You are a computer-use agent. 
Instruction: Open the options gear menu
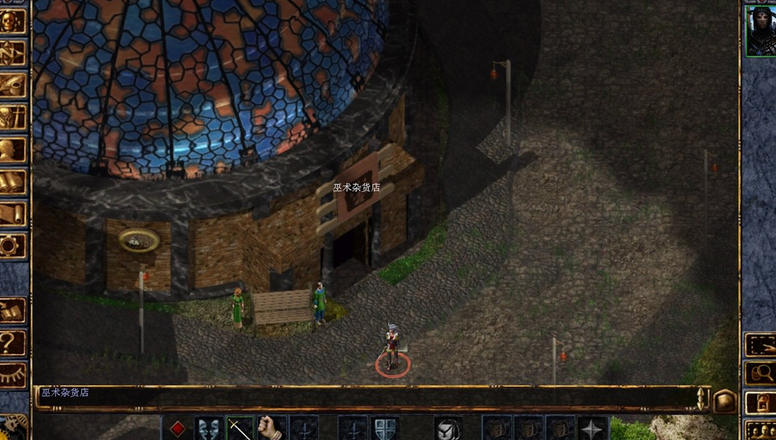pos(13,246)
